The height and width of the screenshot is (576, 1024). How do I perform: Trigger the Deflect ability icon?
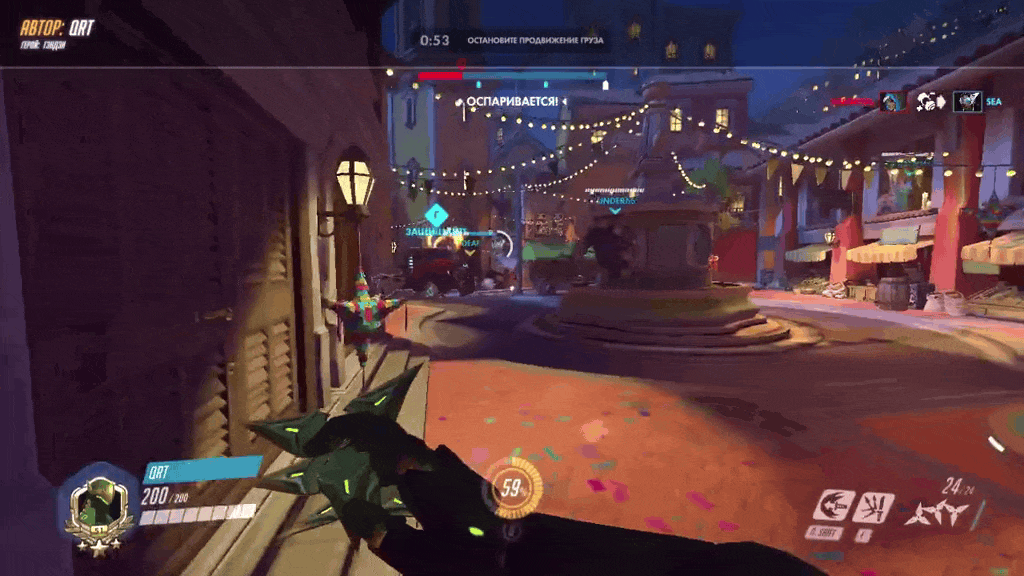tap(871, 506)
